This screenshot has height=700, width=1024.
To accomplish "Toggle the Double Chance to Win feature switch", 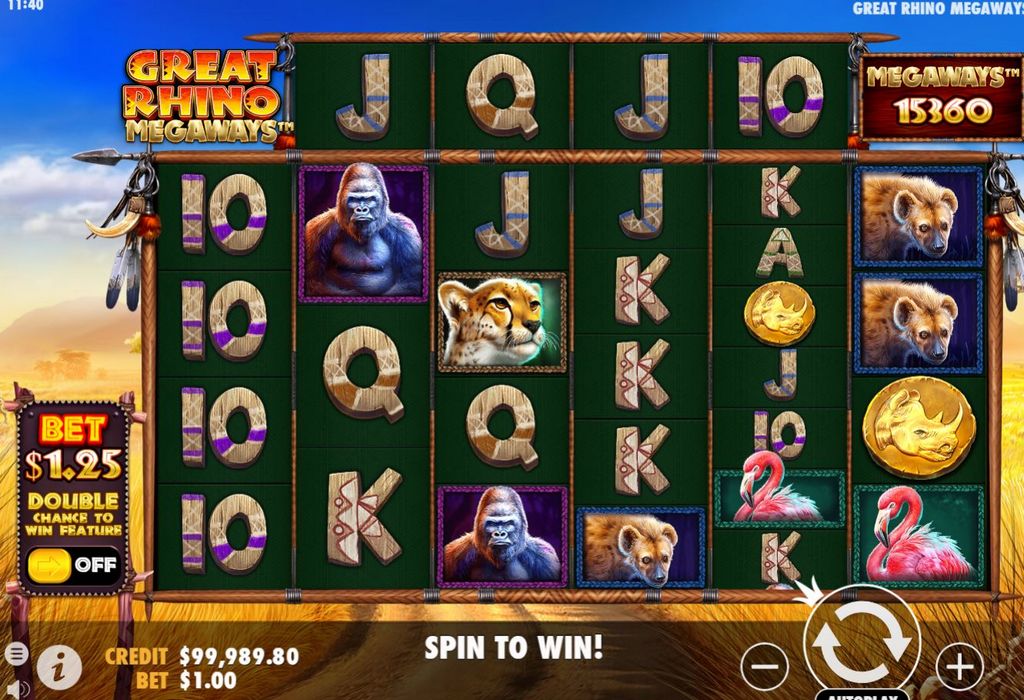I will [x=72, y=564].
